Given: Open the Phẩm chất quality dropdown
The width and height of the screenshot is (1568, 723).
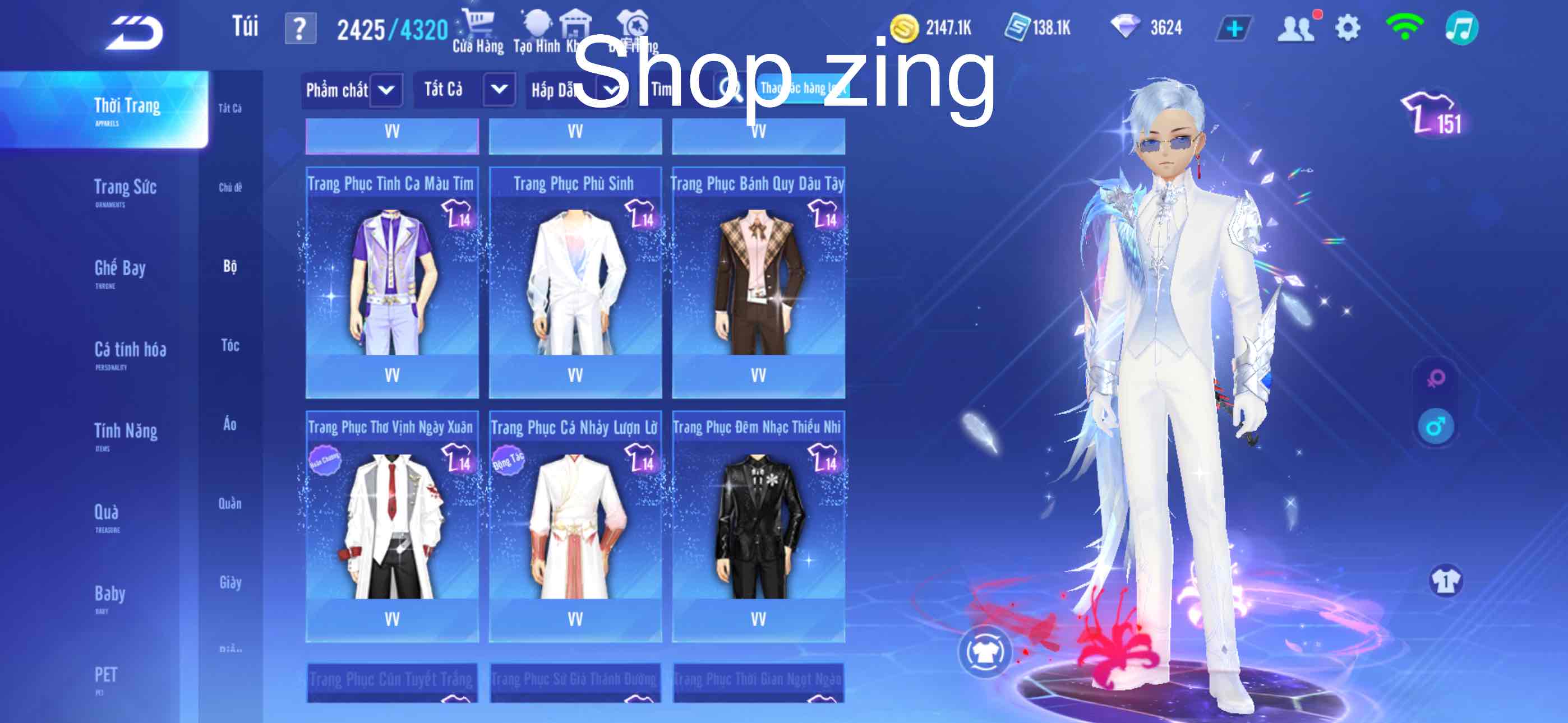Looking at the screenshot, I should [x=350, y=89].
